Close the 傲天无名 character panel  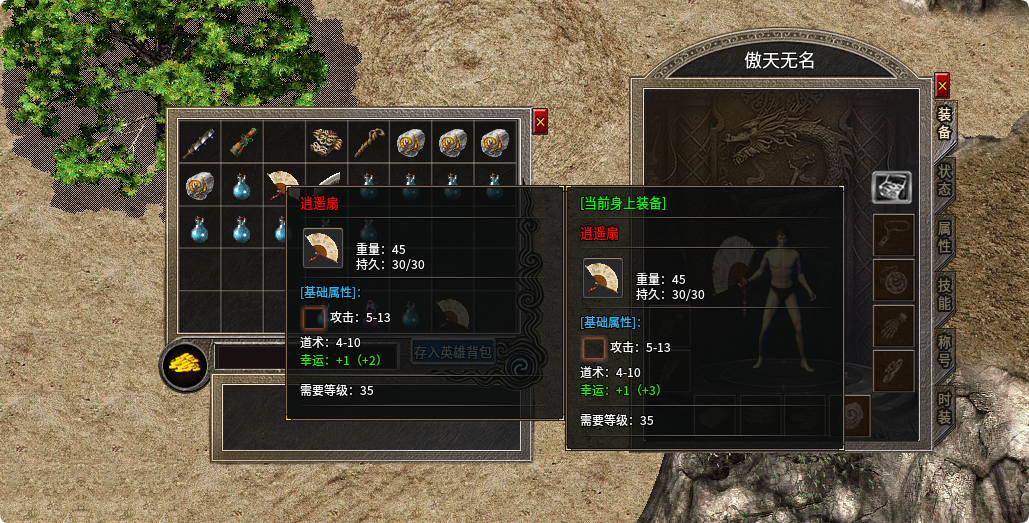[x=942, y=85]
